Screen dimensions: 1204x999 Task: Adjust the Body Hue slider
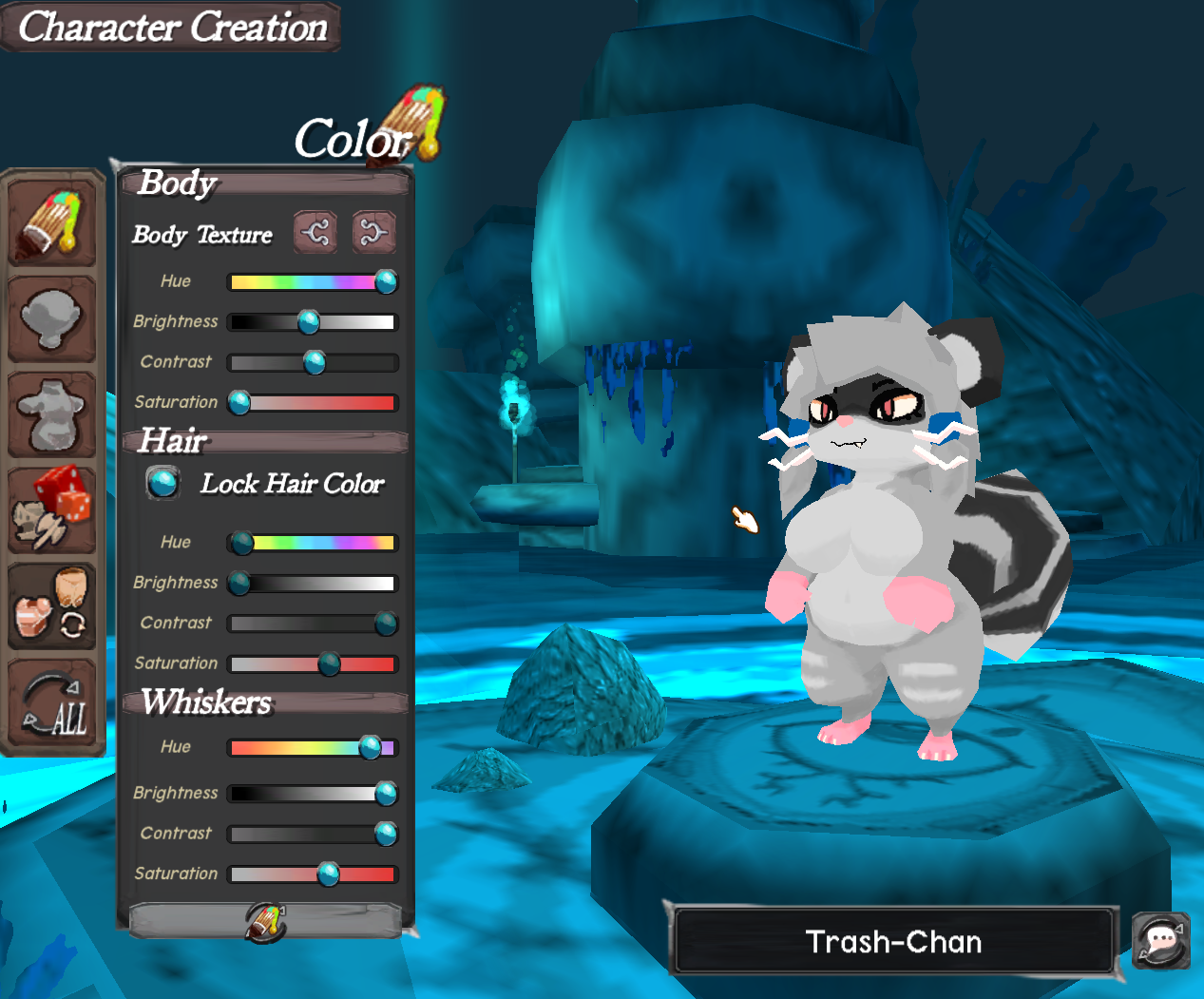386,282
